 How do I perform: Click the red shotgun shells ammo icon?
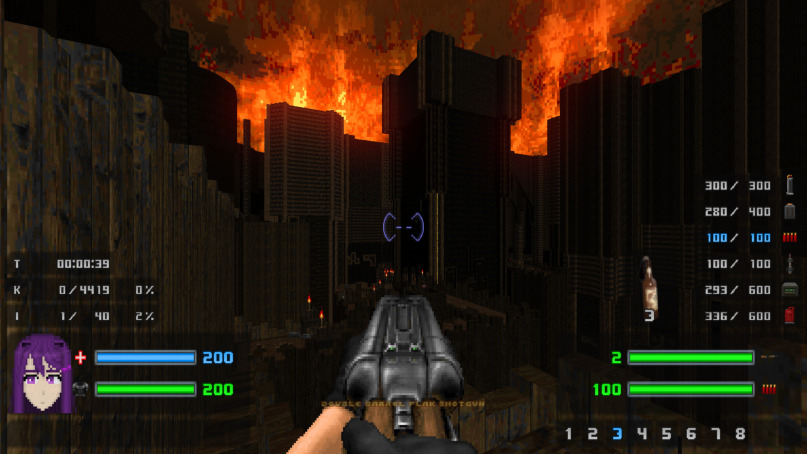pyautogui.click(x=790, y=238)
